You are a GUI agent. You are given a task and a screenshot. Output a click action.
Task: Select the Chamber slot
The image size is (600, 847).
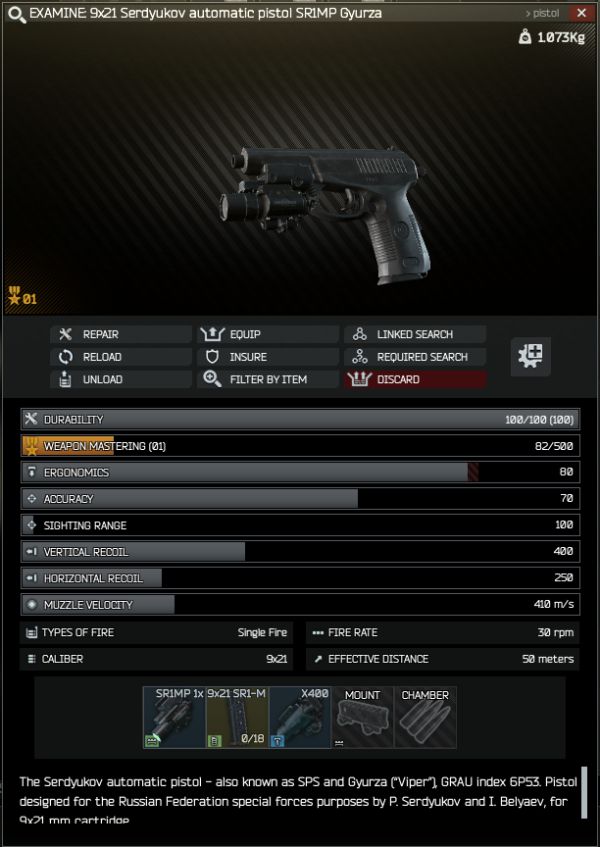pos(425,717)
